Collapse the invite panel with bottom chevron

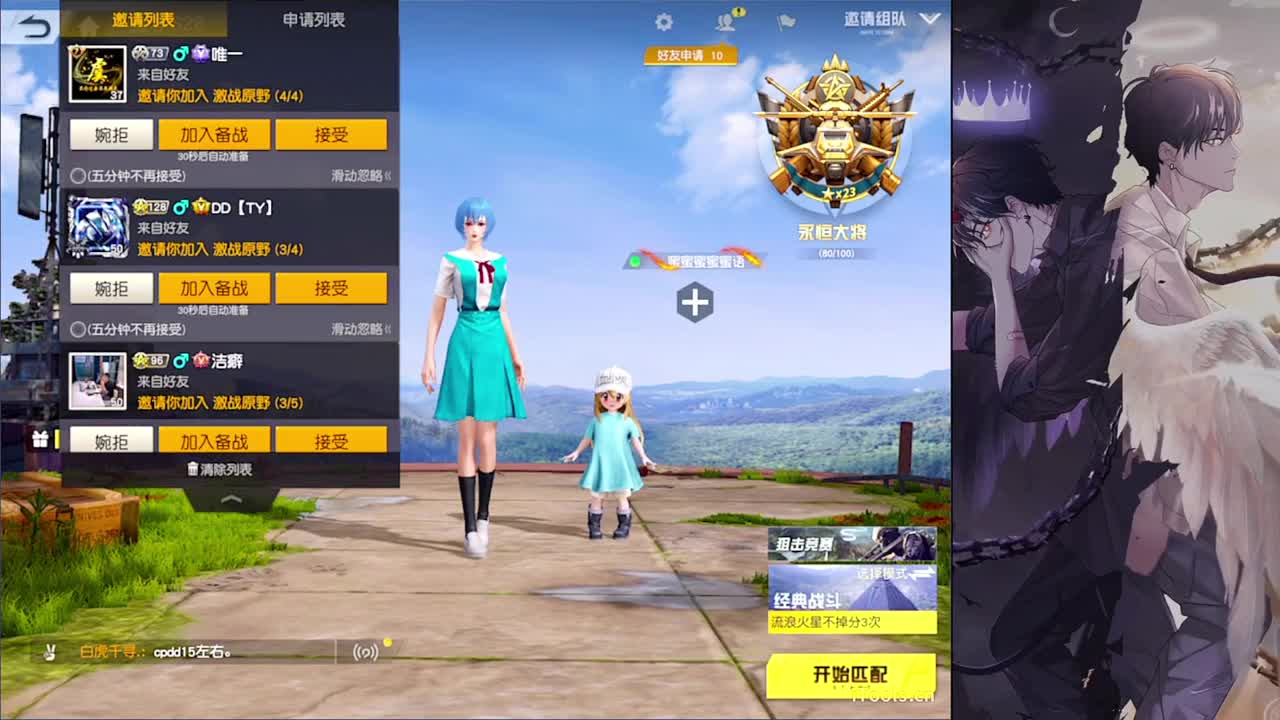[230, 497]
